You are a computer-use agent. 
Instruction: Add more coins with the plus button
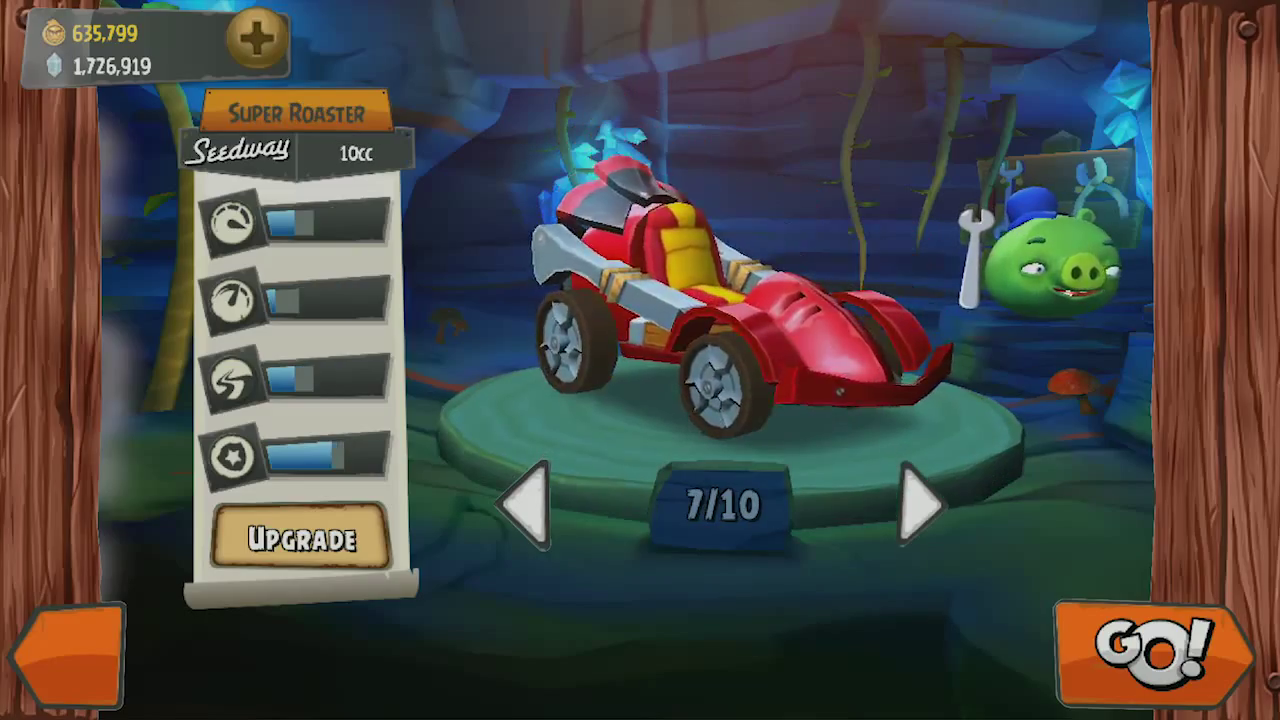click(256, 39)
